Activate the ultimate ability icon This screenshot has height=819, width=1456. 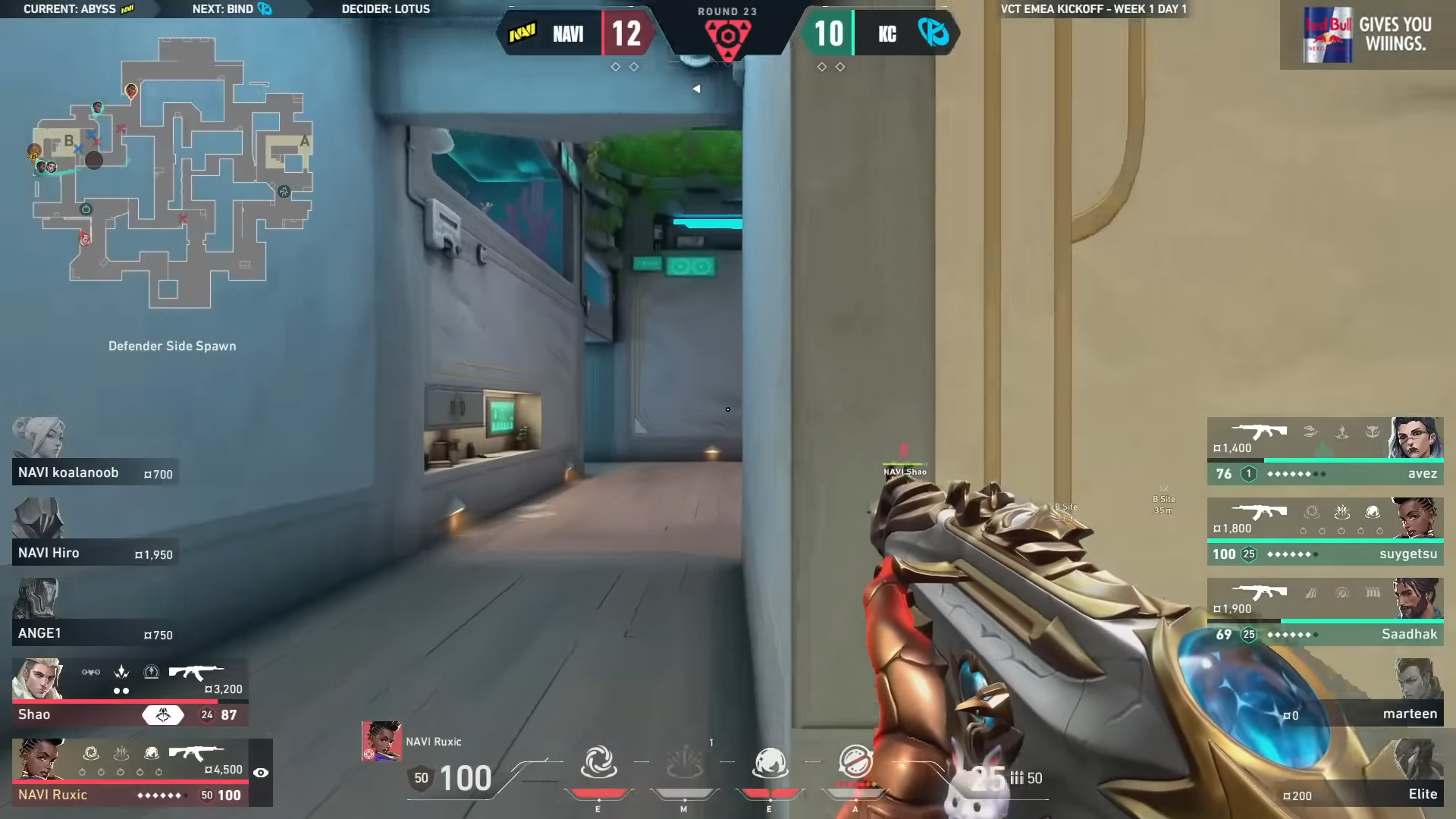[855, 763]
